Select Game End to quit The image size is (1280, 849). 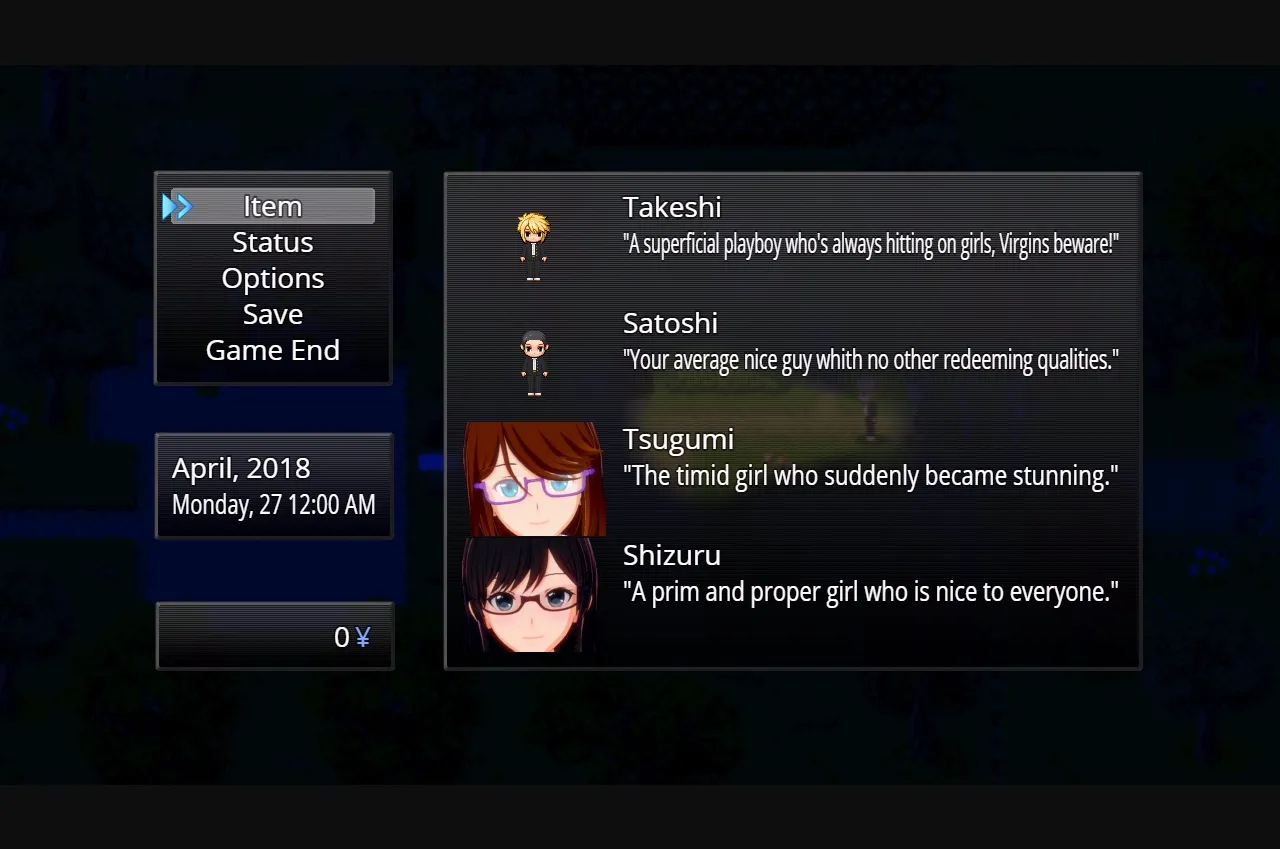272,350
